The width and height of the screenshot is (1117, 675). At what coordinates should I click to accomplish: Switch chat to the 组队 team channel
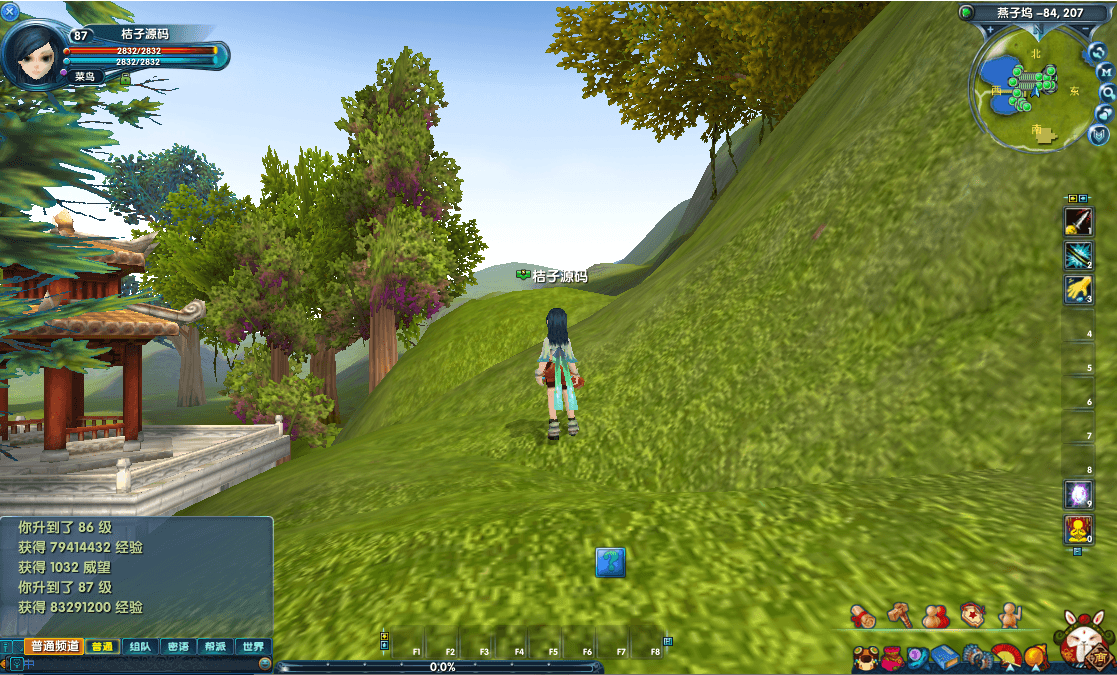(140, 647)
